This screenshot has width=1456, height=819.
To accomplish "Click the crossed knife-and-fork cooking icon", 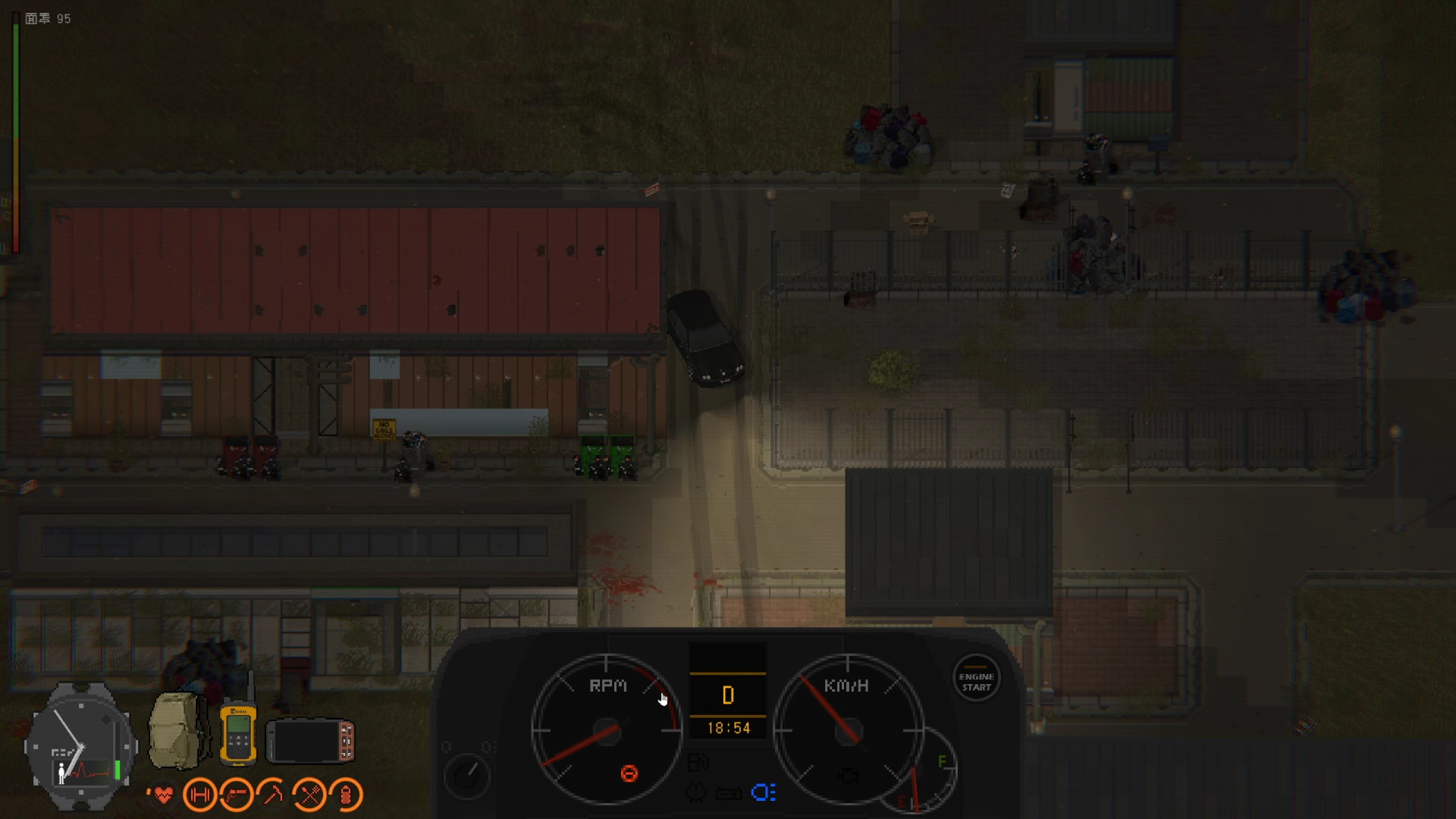I will tap(309, 795).
